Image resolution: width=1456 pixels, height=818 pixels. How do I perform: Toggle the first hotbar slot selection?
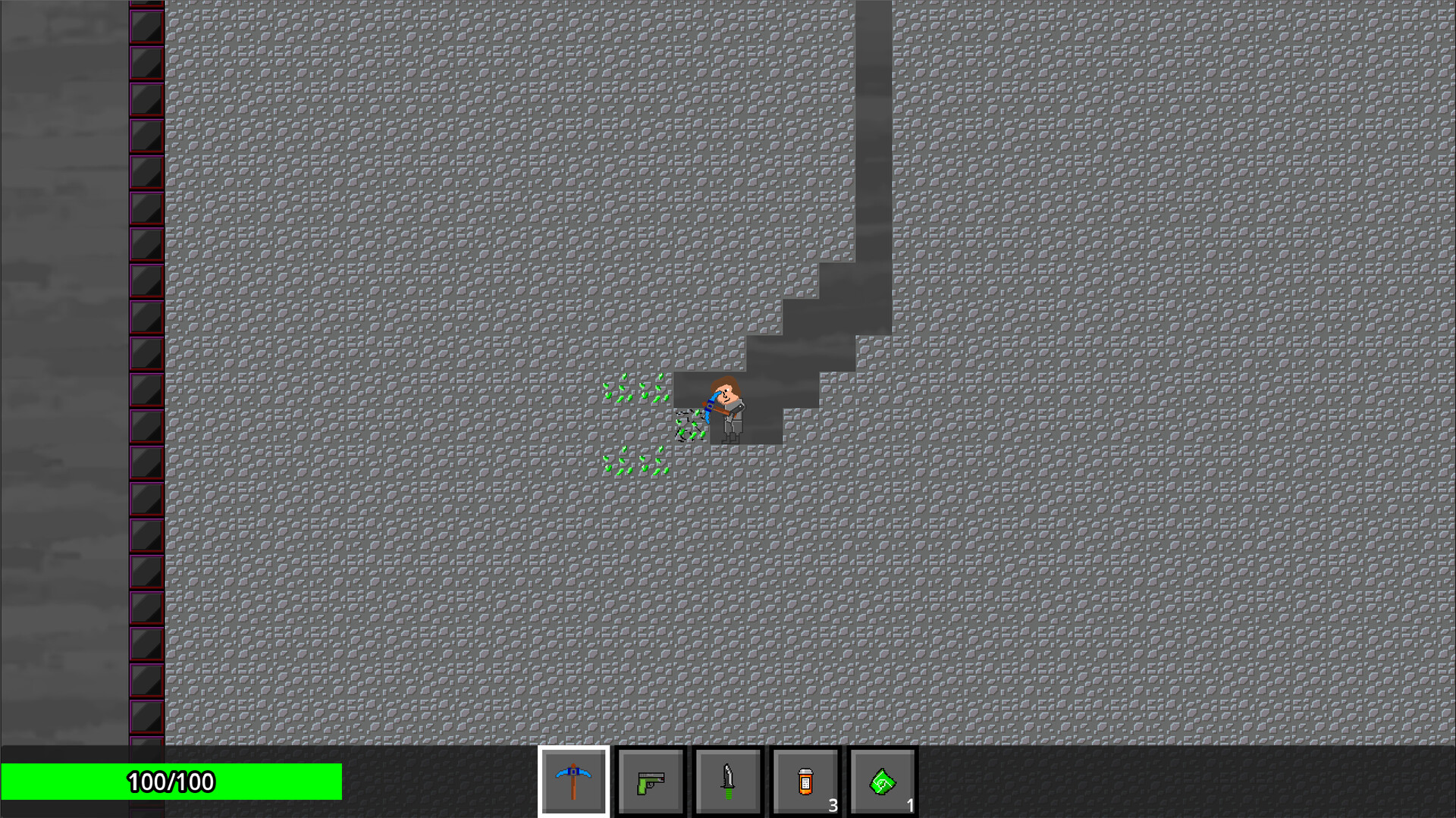click(x=574, y=781)
